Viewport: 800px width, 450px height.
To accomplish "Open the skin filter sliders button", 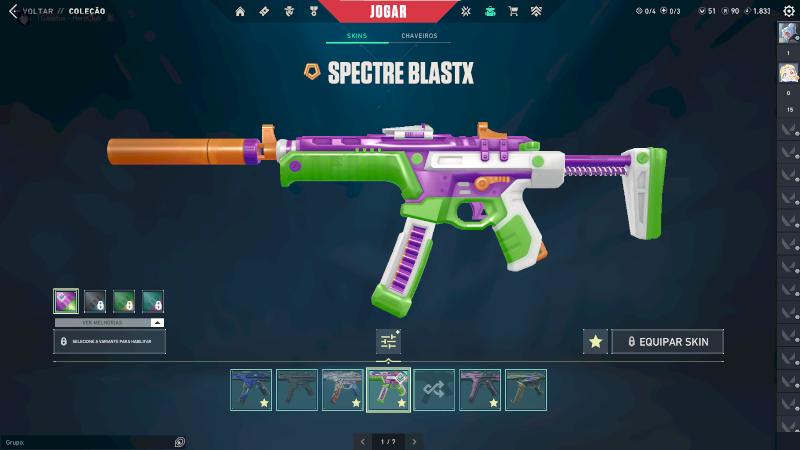I will 388,342.
